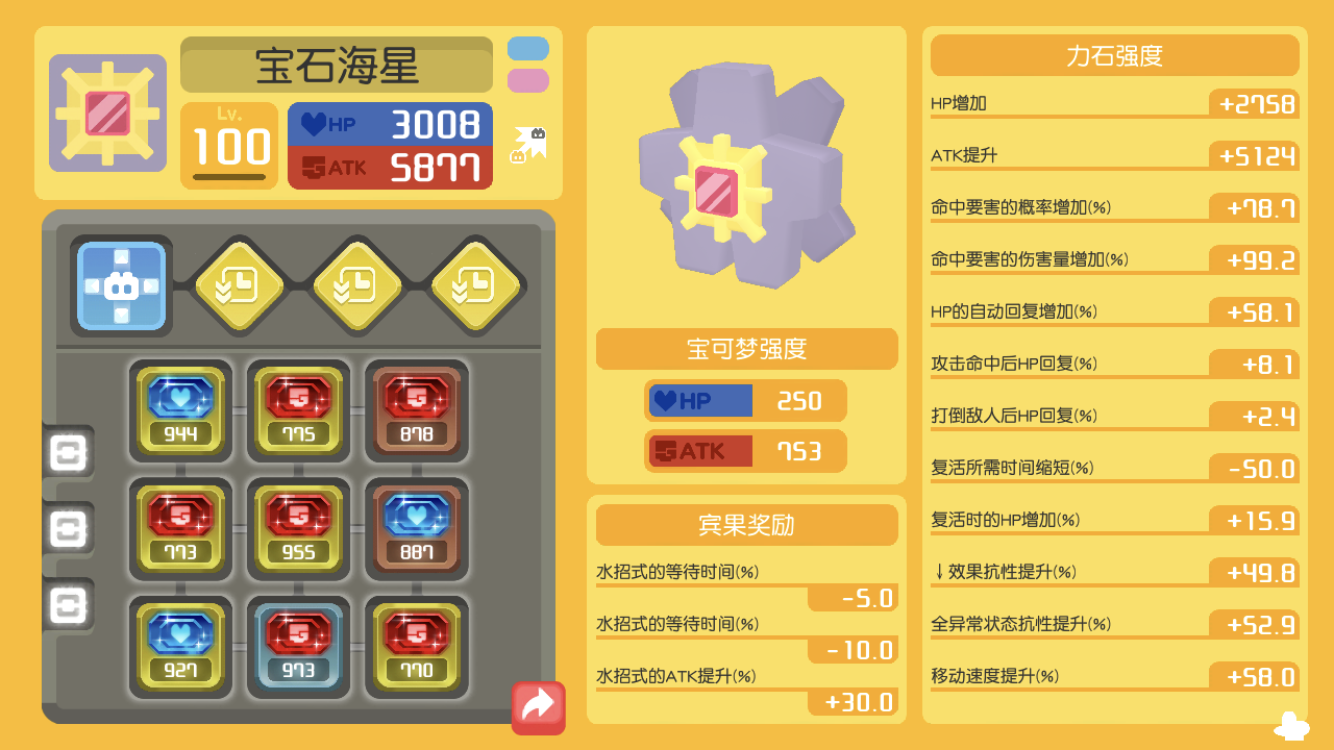Click the 宝石海星 Pokémon portrait thumbnail
Screen dimensions: 1334x750
point(107,110)
